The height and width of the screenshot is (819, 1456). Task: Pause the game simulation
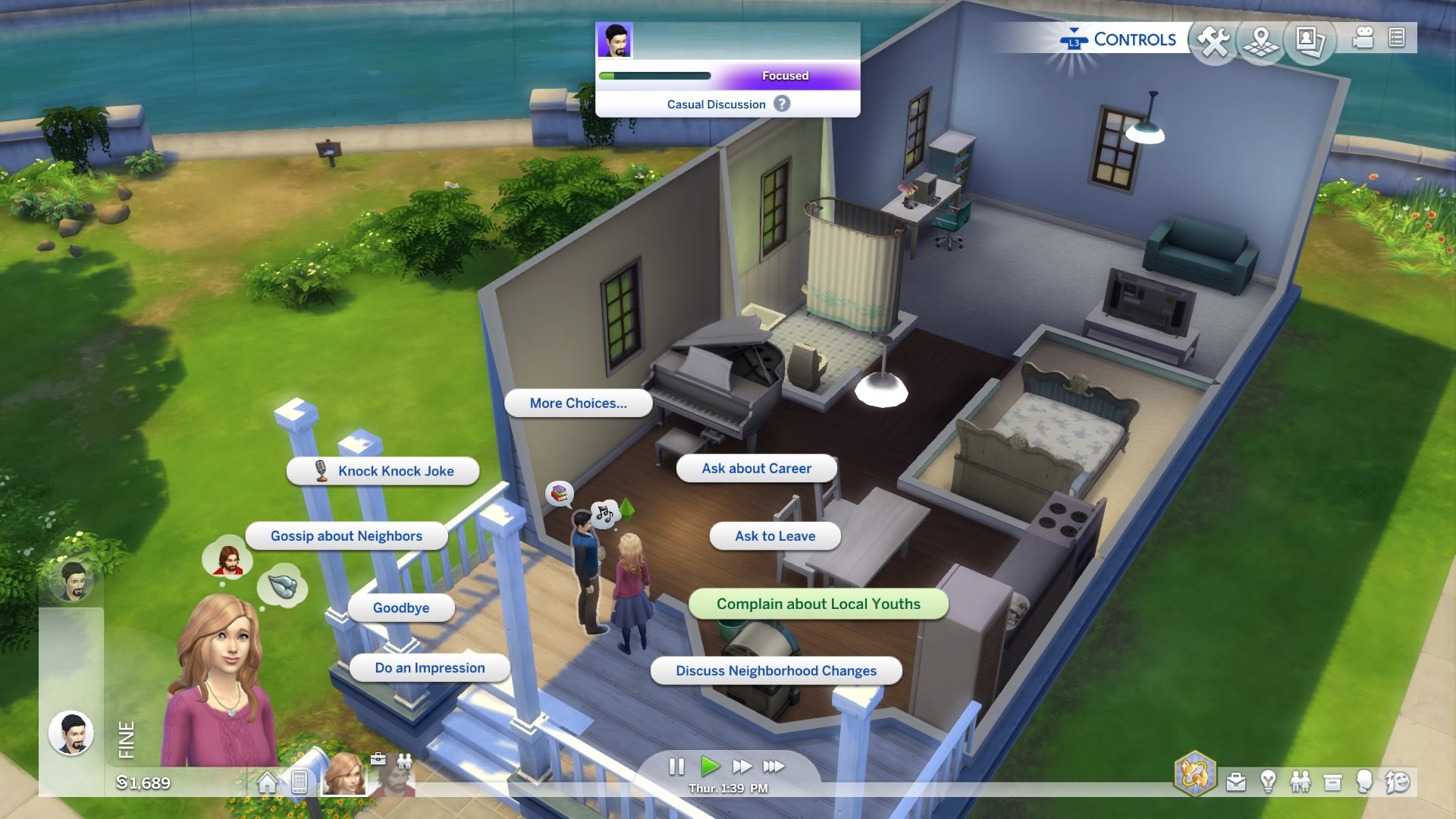pos(676,767)
